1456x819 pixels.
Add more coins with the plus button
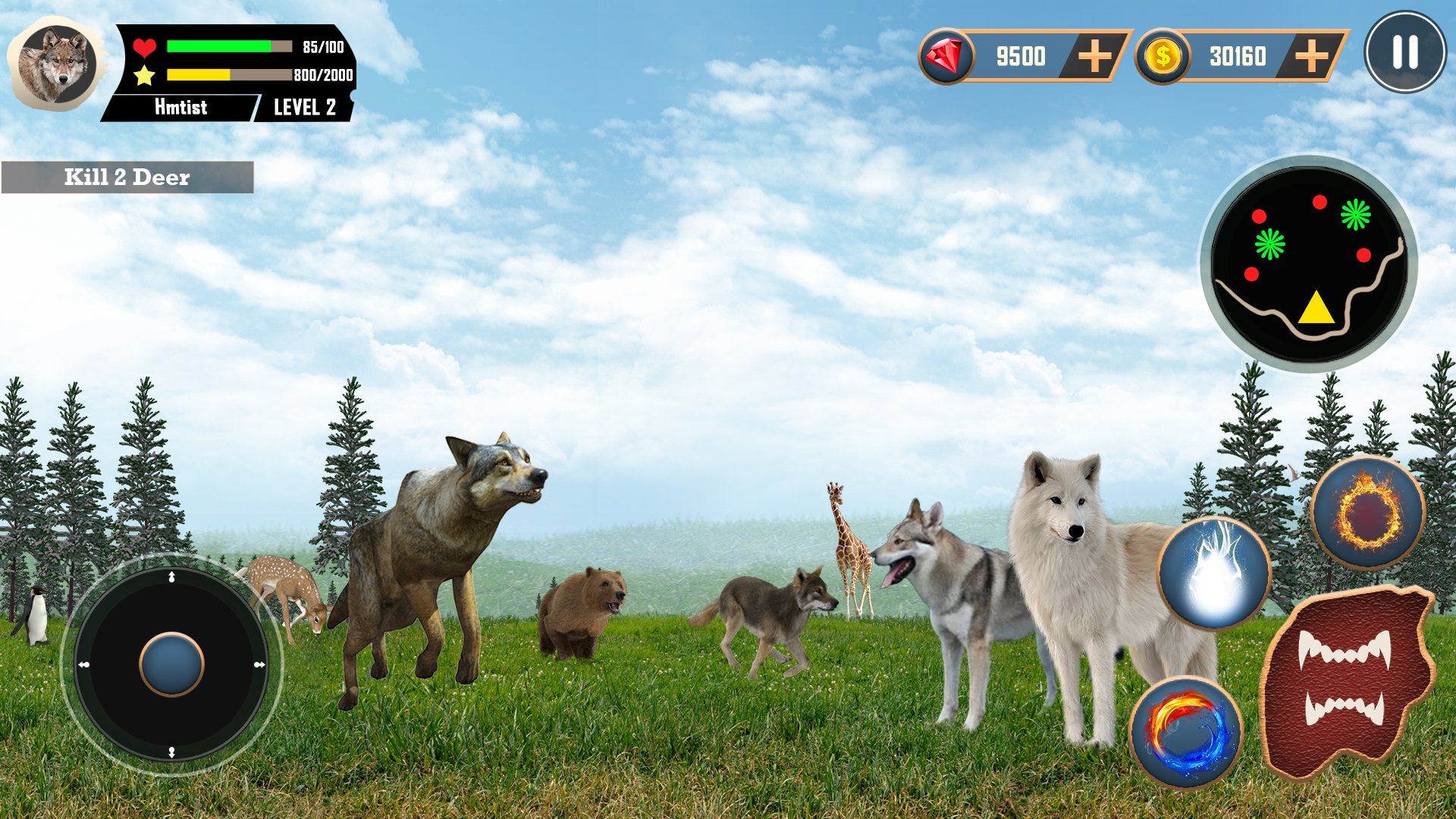[x=1312, y=53]
